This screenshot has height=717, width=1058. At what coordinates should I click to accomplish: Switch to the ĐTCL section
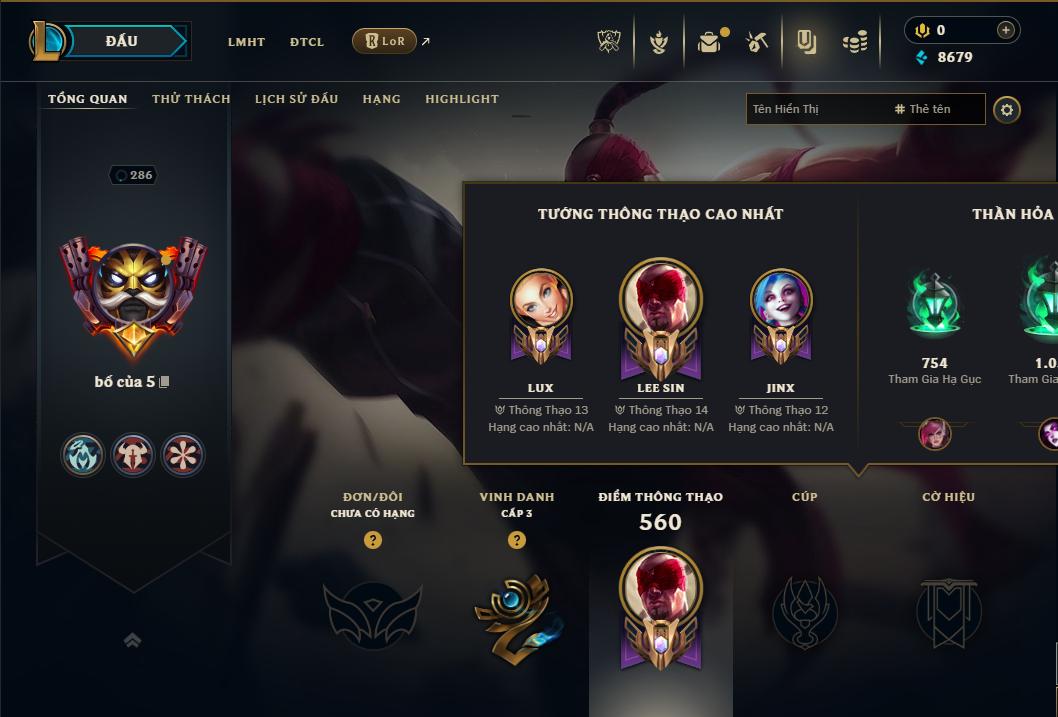(x=307, y=42)
